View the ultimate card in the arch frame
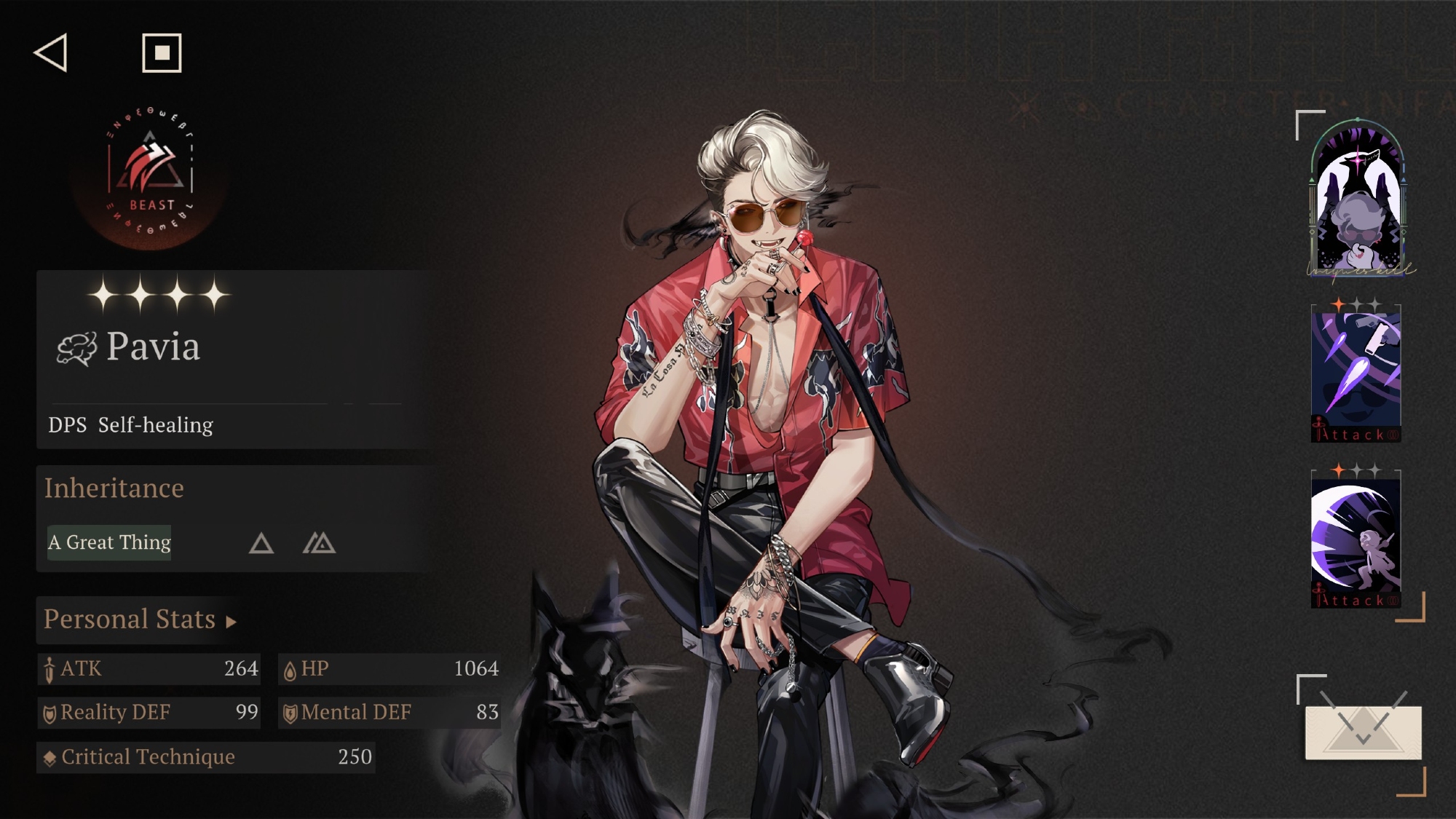 [x=1358, y=198]
